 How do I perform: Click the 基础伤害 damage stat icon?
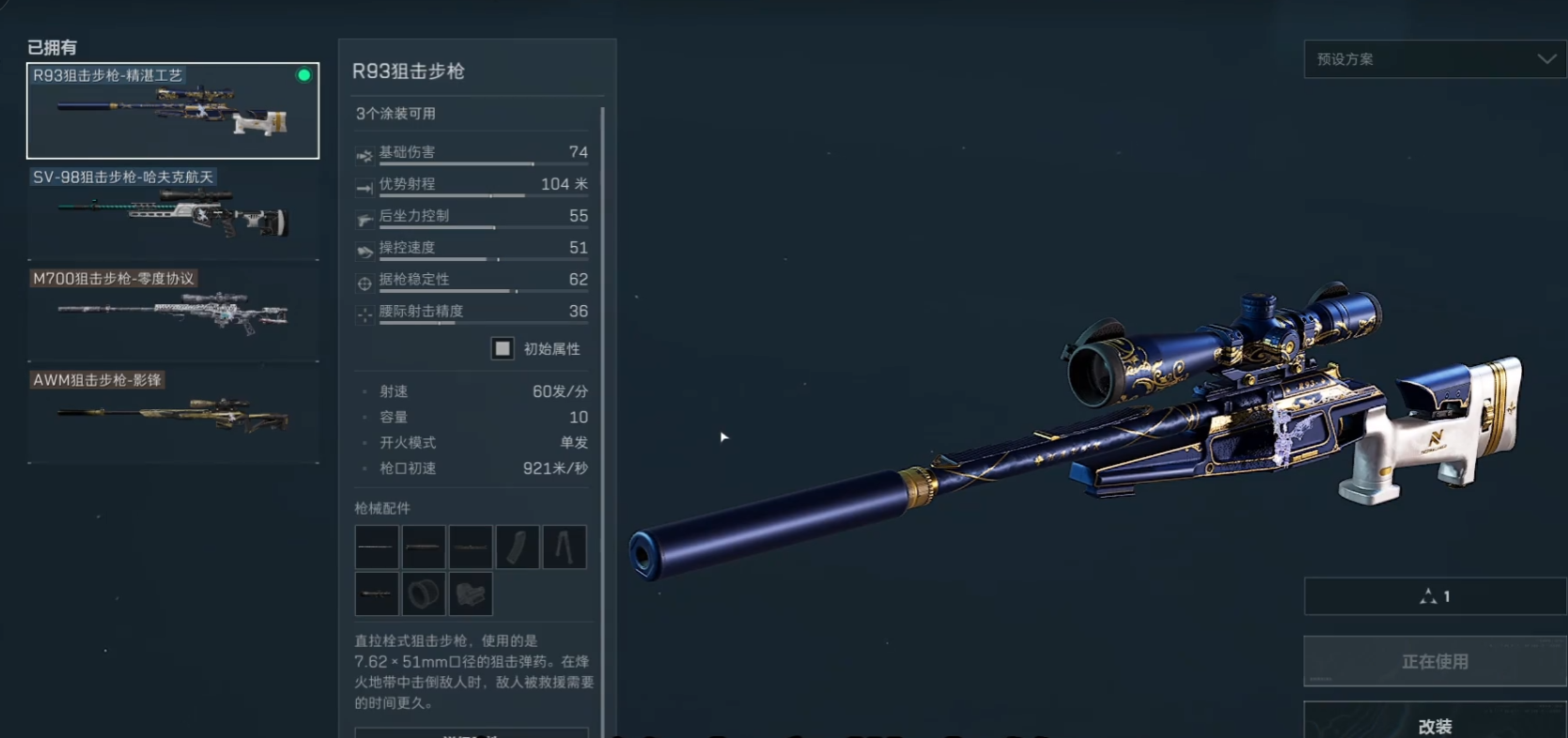coord(365,156)
